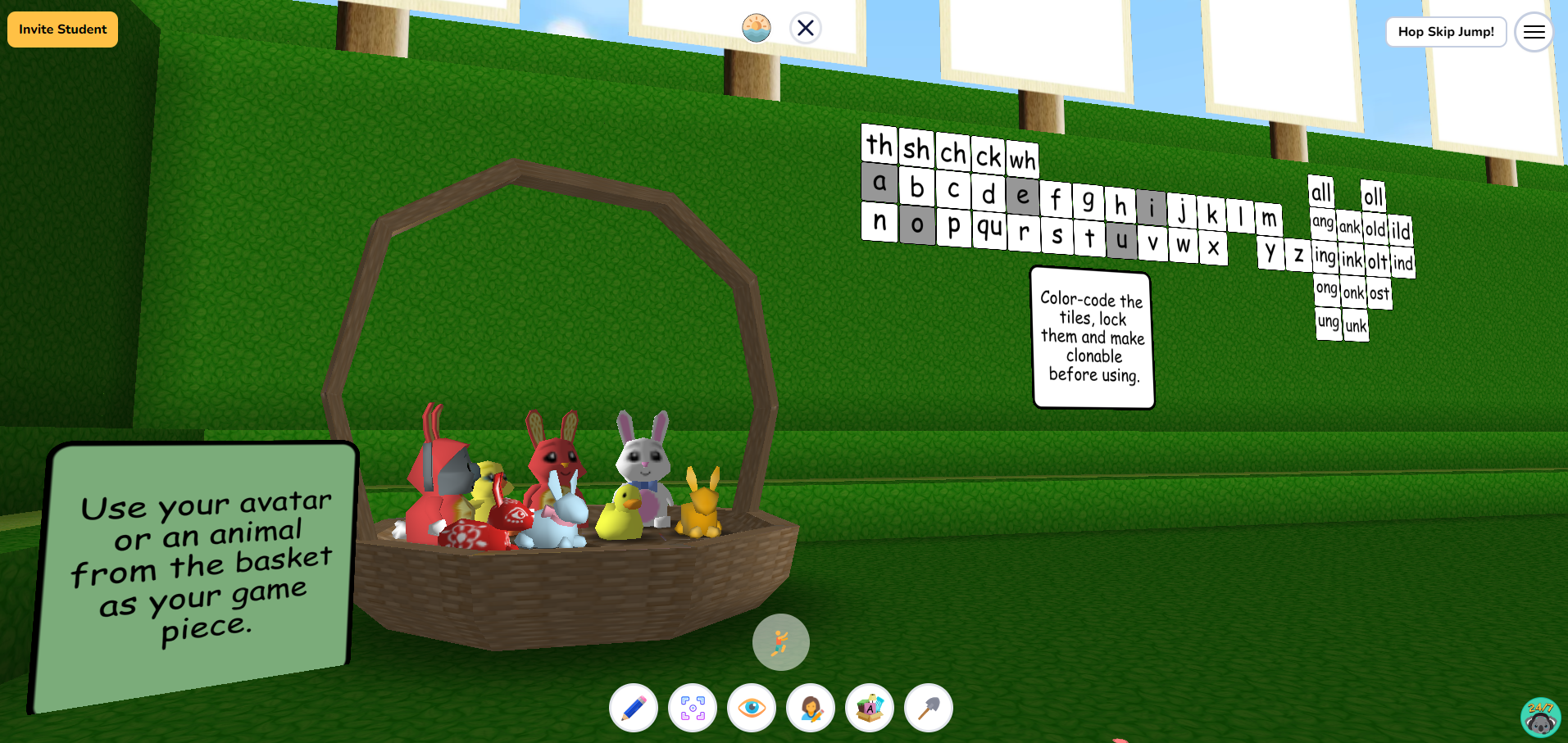Dismiss the top panel with the X

click(x=805, y=28)
